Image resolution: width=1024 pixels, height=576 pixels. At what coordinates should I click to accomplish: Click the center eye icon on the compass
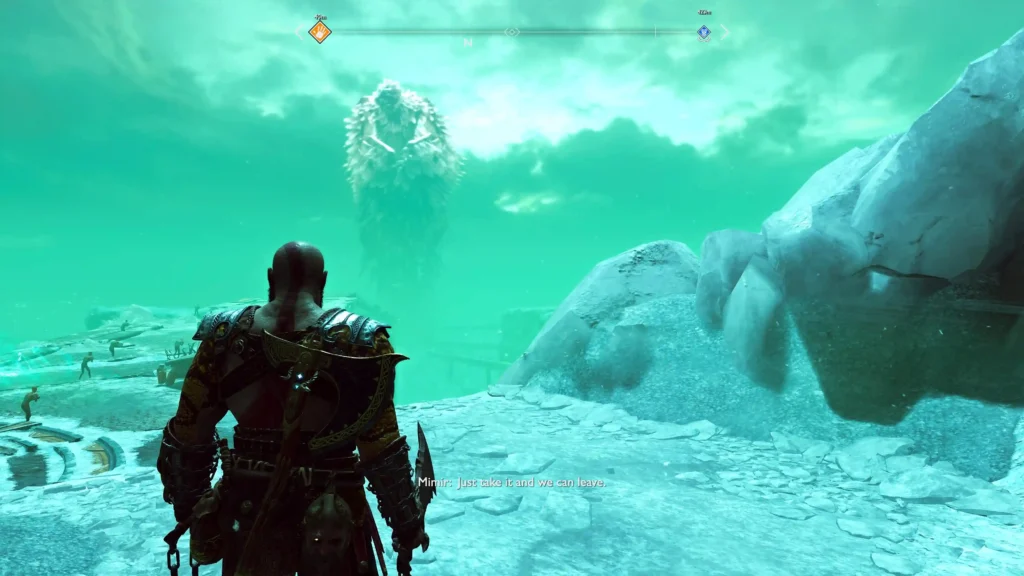[x=512, y=32]
